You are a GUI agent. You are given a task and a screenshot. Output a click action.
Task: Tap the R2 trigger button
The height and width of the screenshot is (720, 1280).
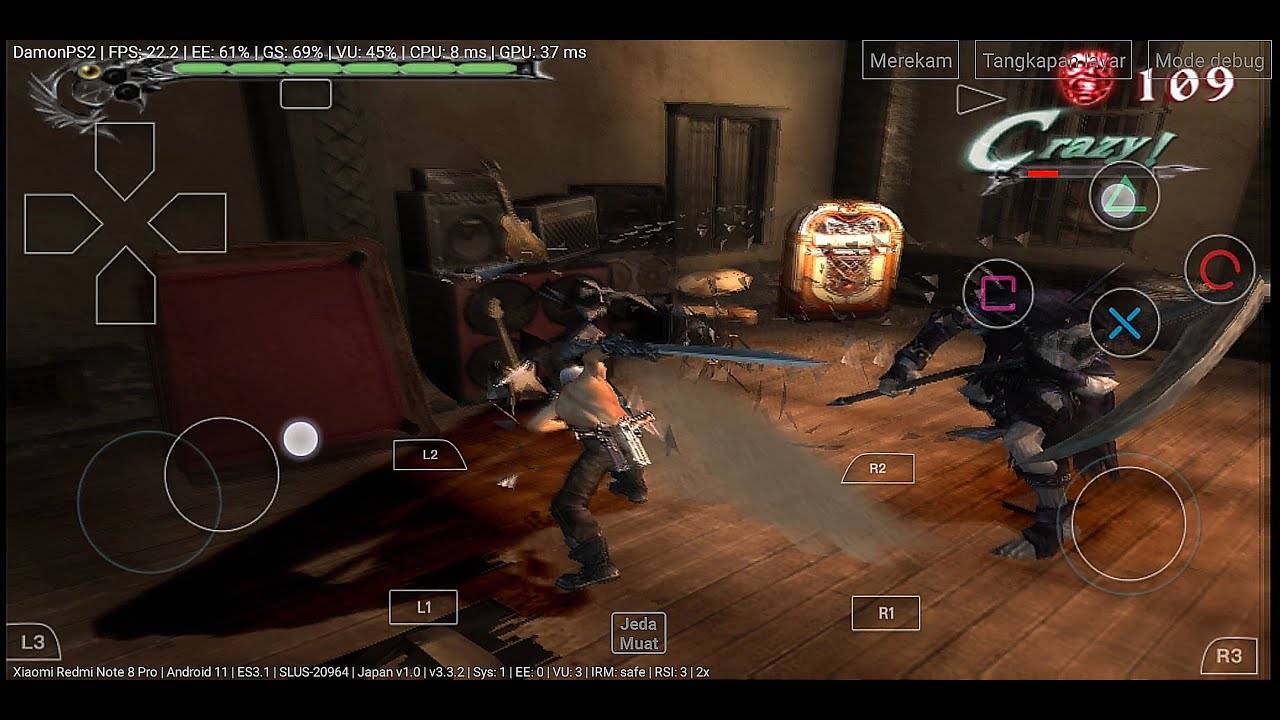[x=877, y=468]
